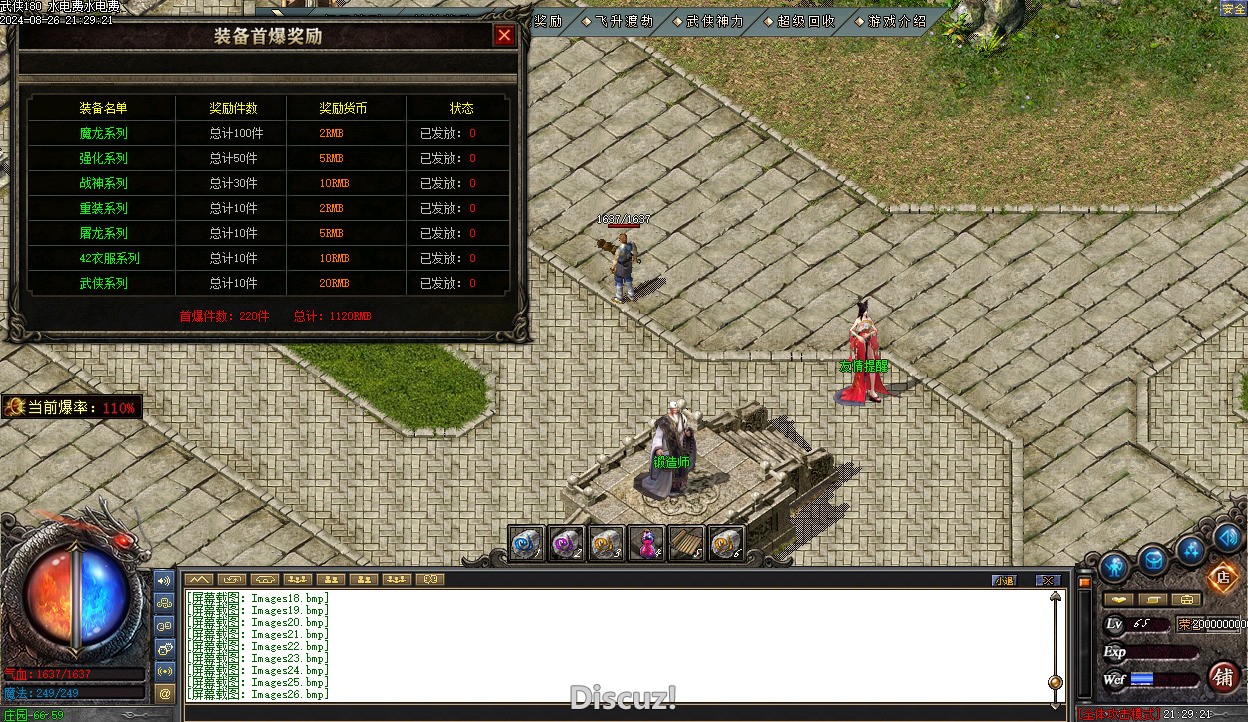
Task: Click the 小退 logout button
Action: point(1004,580)
